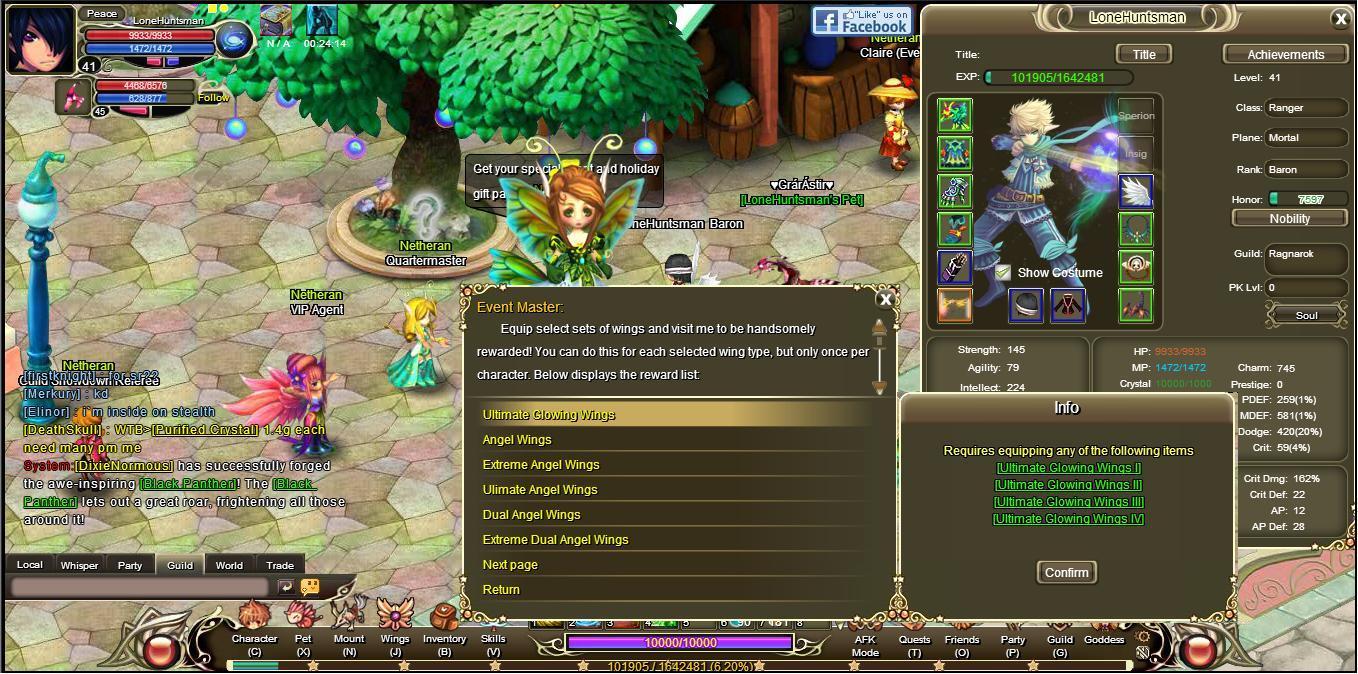Select the Ultimate Glowing Wings reward option
Viewport: 1358px width, 674px height.
click(x=549, y=415)
